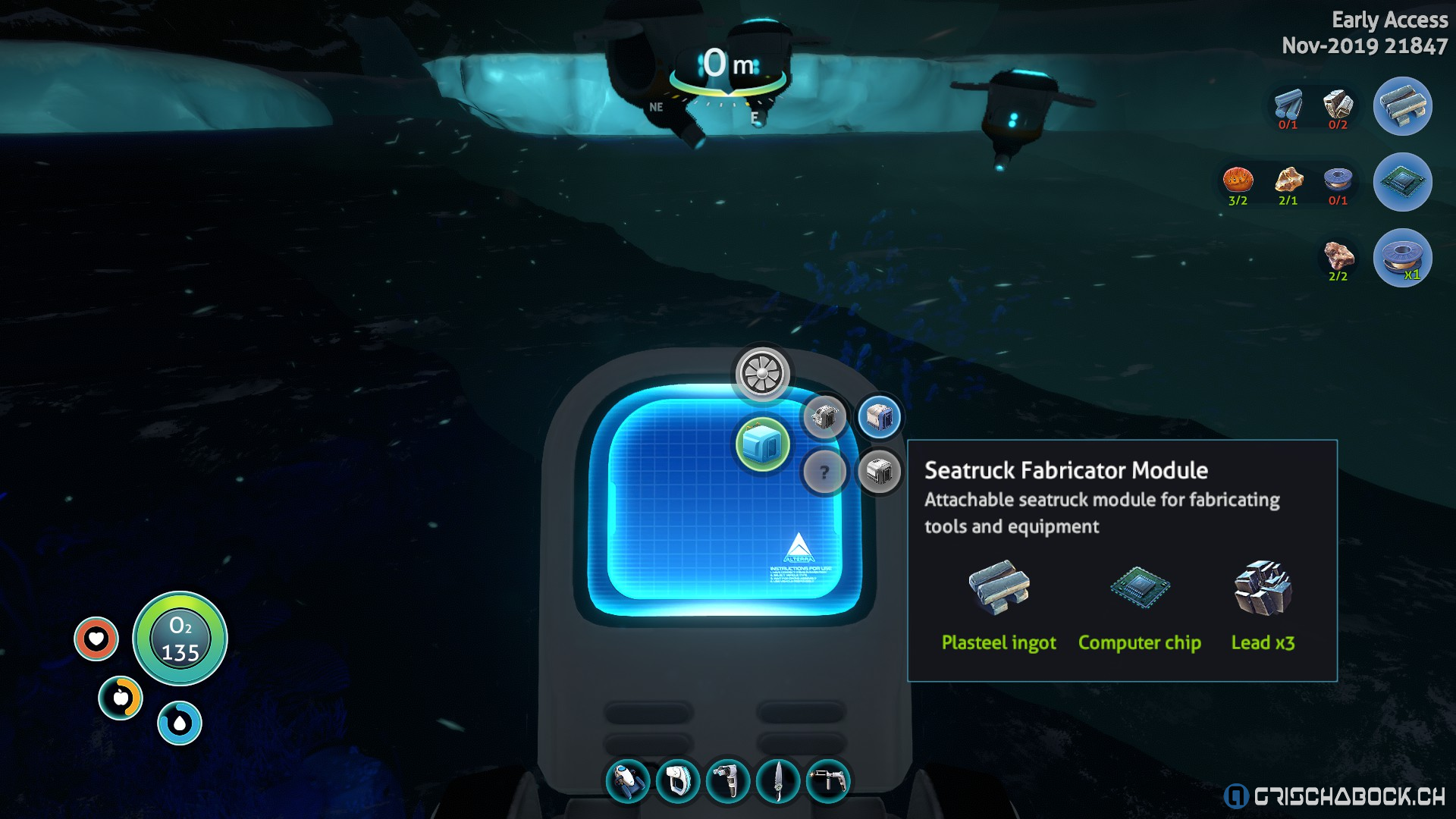Screen dimensions: 1456x819
Task: Equip the repair tool in the hotbar
Action: point(828,781)
